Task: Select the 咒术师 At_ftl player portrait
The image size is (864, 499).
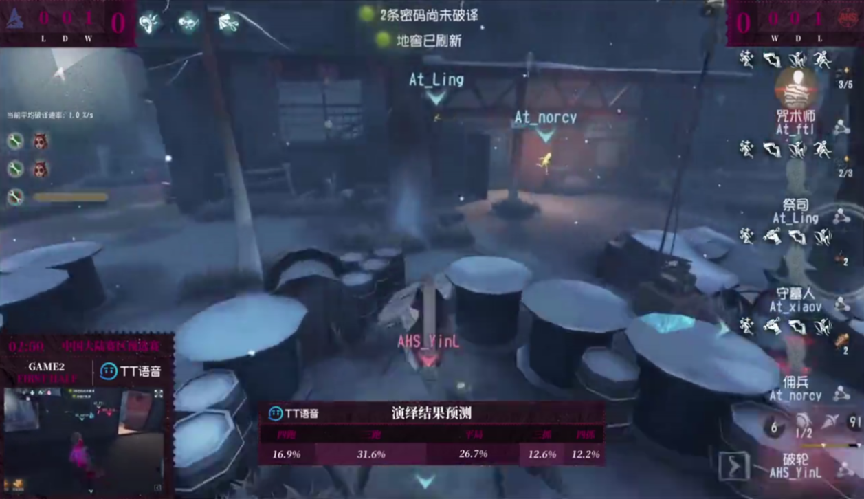Action: click(796, 94)
